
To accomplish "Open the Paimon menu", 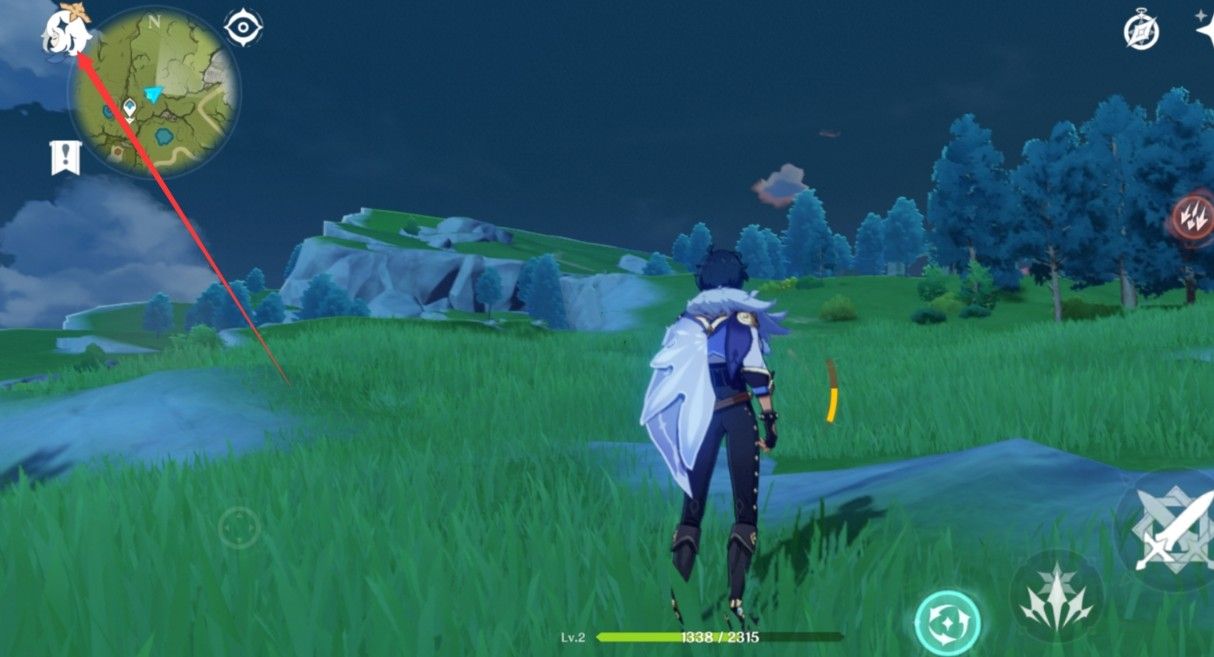I will tap(64, 32).
